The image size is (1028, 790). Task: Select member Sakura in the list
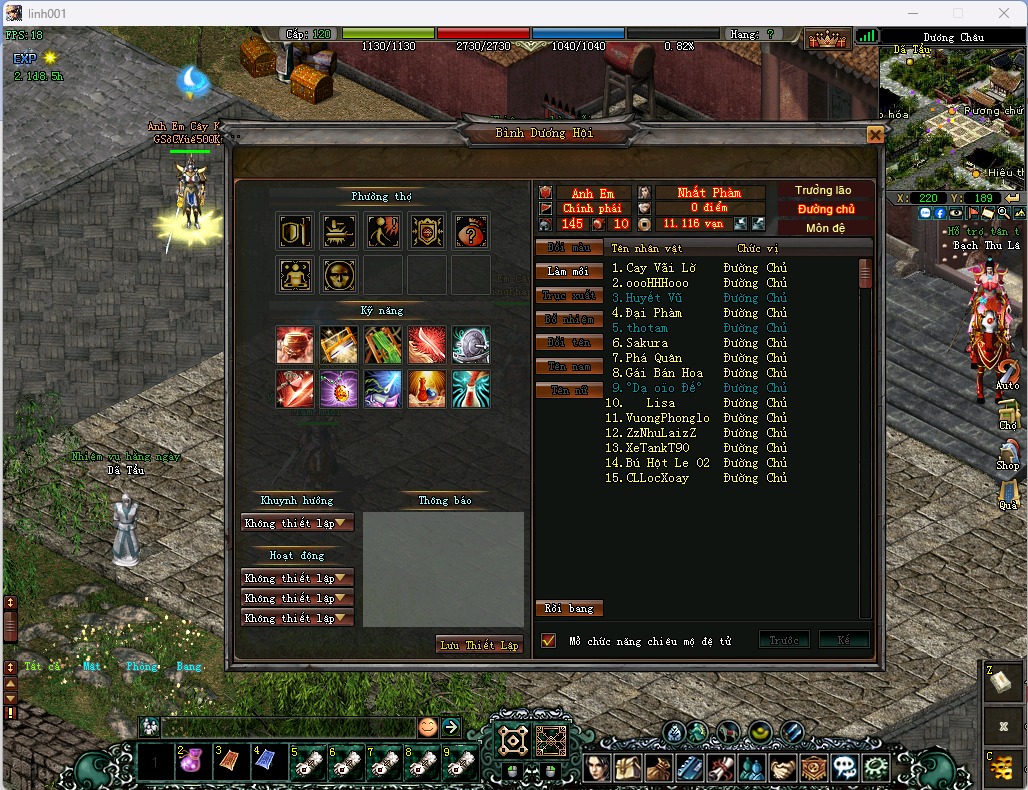(647, 343)
